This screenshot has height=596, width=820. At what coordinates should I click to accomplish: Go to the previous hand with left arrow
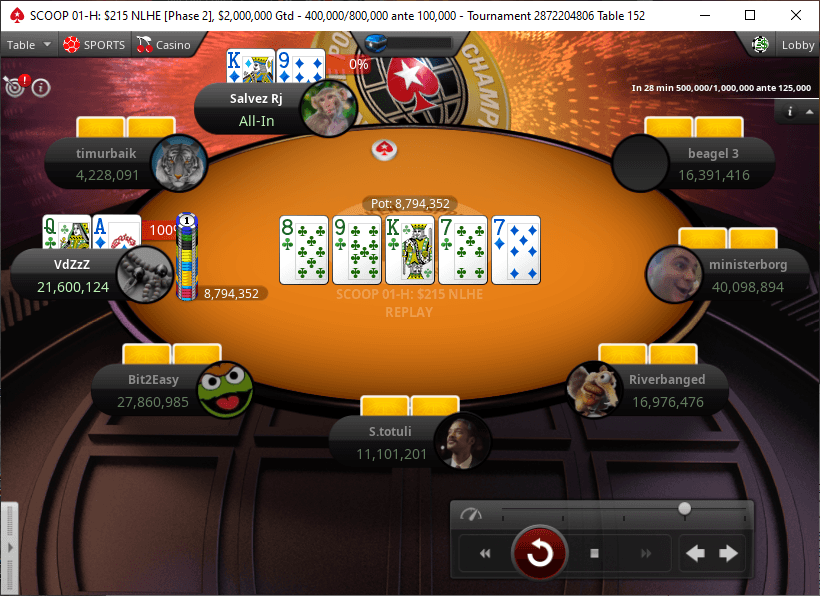tap(695, 553)
